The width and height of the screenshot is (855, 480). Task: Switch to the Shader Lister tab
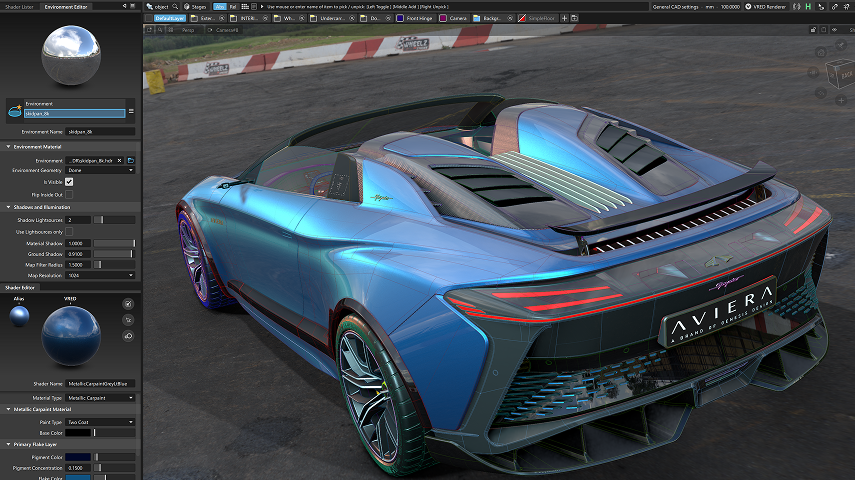click(x=19, y=6)
